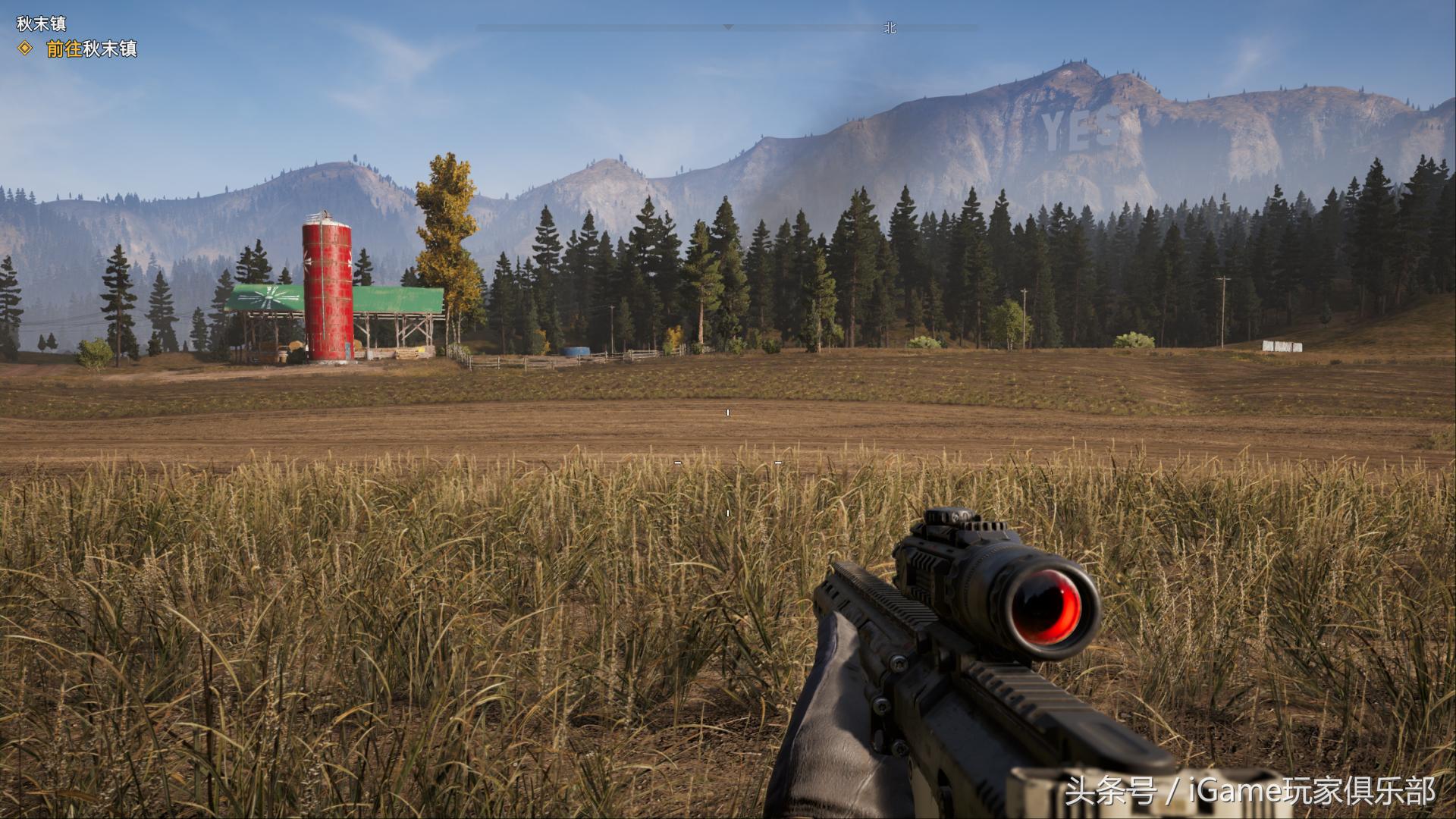Click the compass bar at top

pos(726,27)
